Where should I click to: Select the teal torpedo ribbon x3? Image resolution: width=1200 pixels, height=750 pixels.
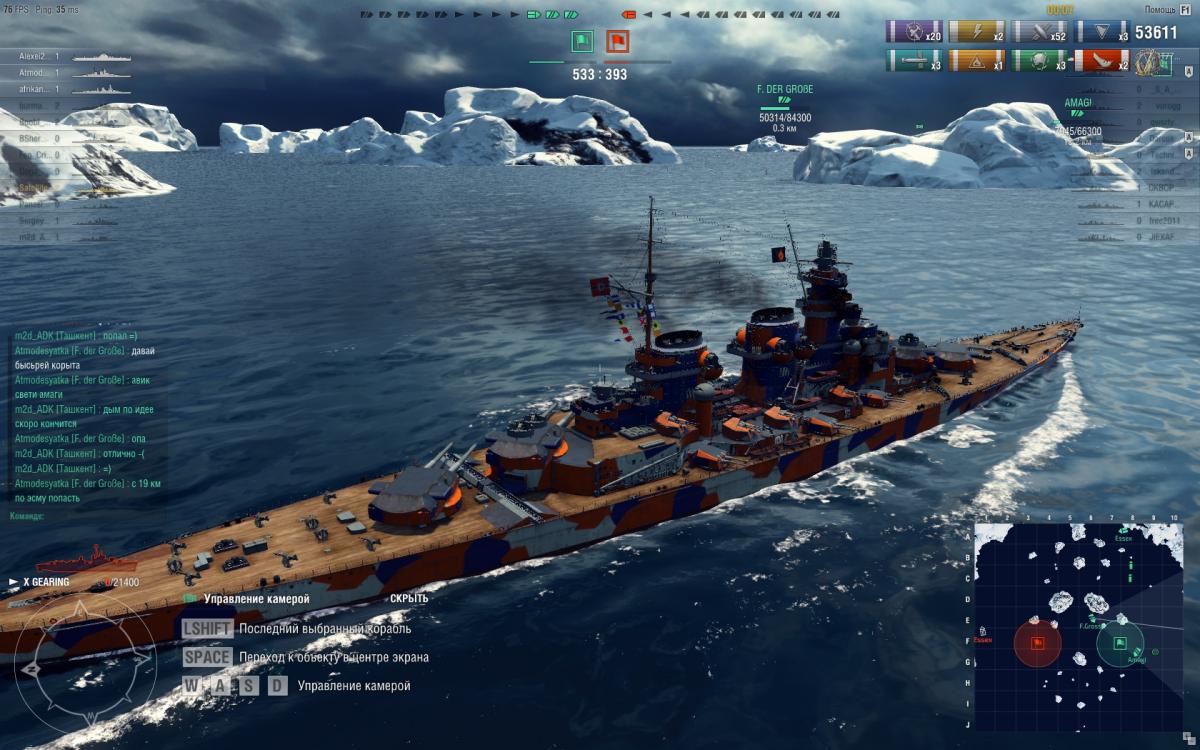click(x=914, y=61)
